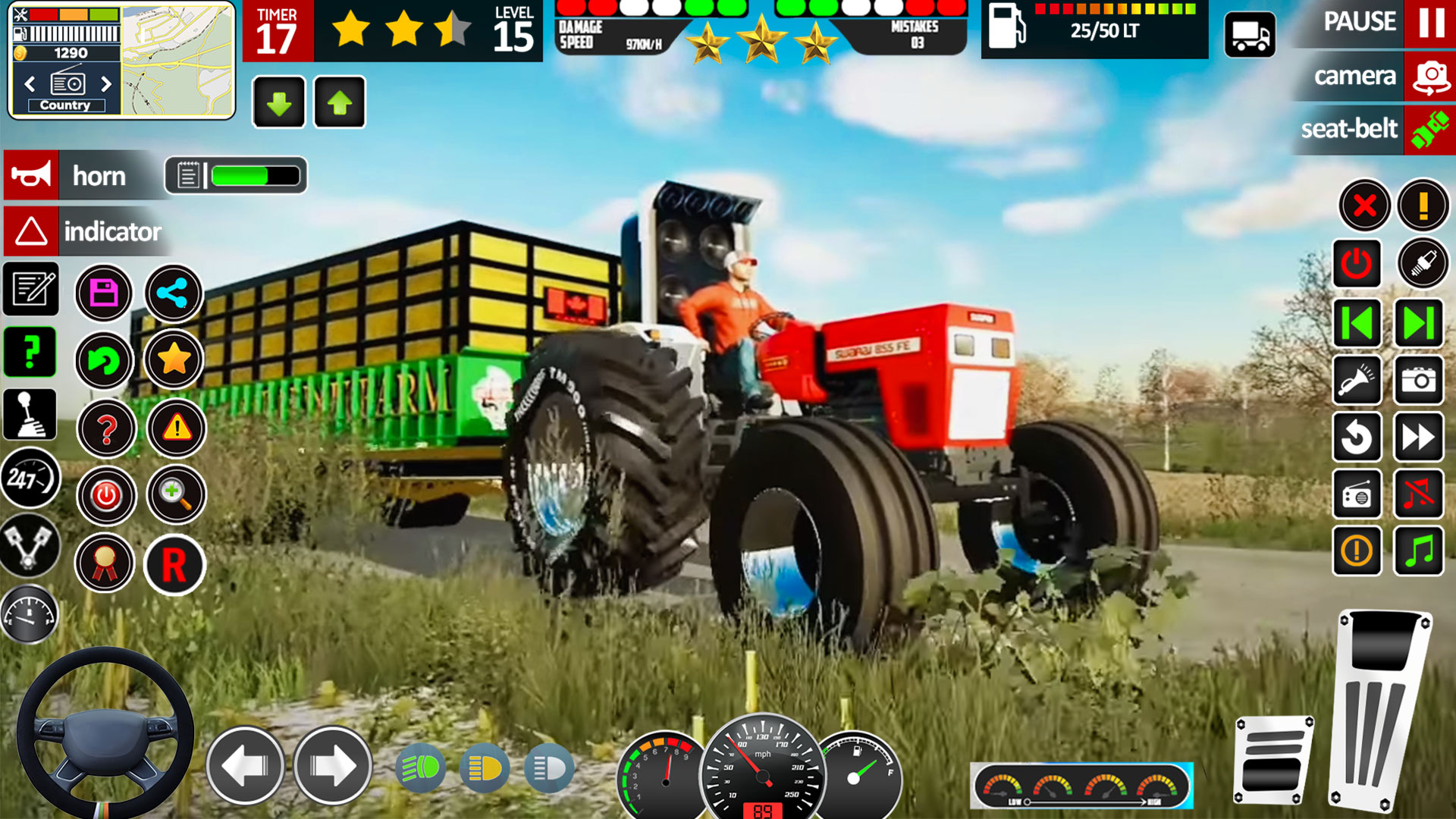Enable the seat-belt
Viewport: 1456px width, 819px height.
coord(1371,129)
